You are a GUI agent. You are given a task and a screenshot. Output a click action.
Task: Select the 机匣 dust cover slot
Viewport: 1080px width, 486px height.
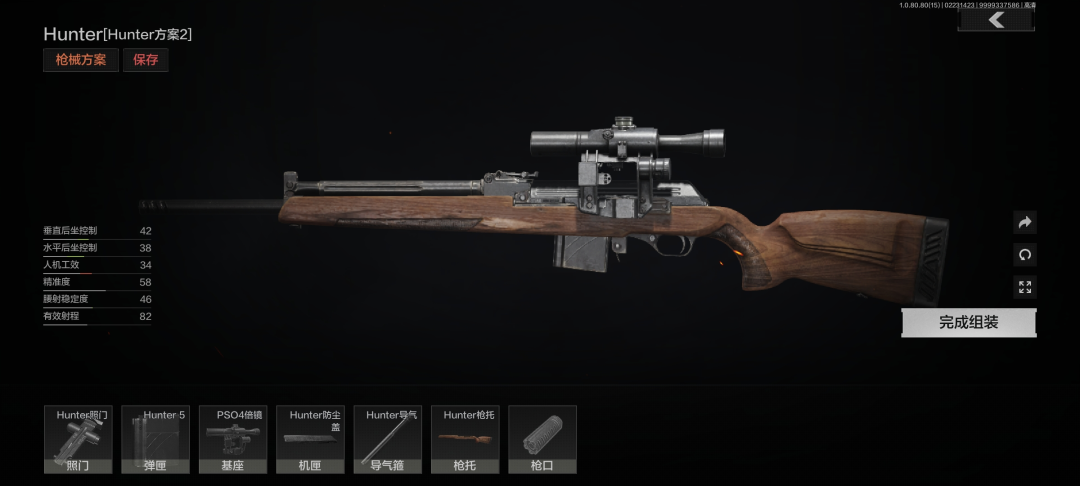[310, 439]
